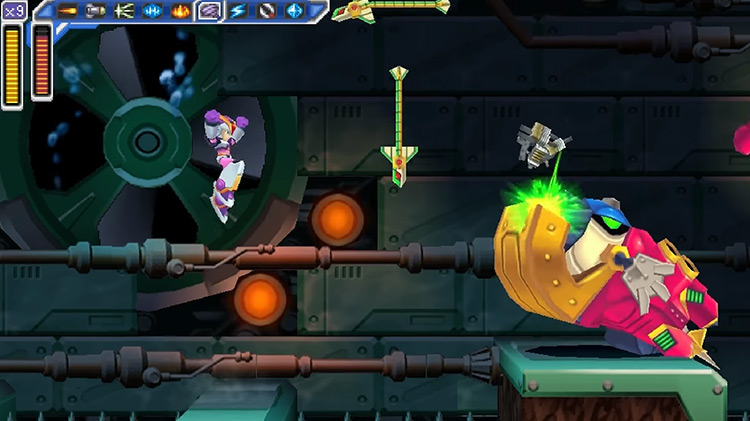Click the highlighted purple tornado weapon
This screenshot has width=750, height=421.
click(209, 11)
